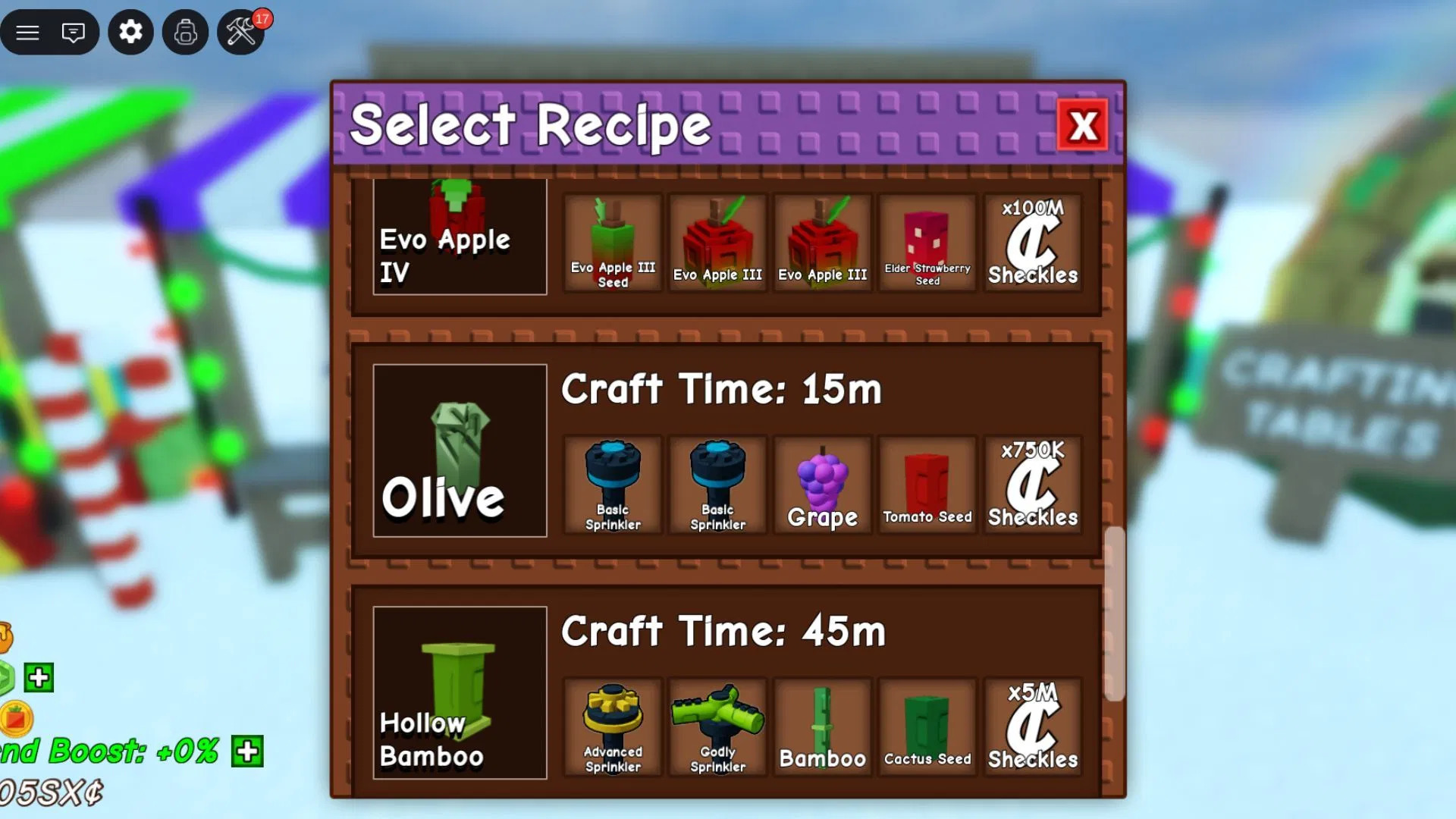Select the Evo Apple IV recipe
Screen dimensions: 1456x819
click(459, 236)
